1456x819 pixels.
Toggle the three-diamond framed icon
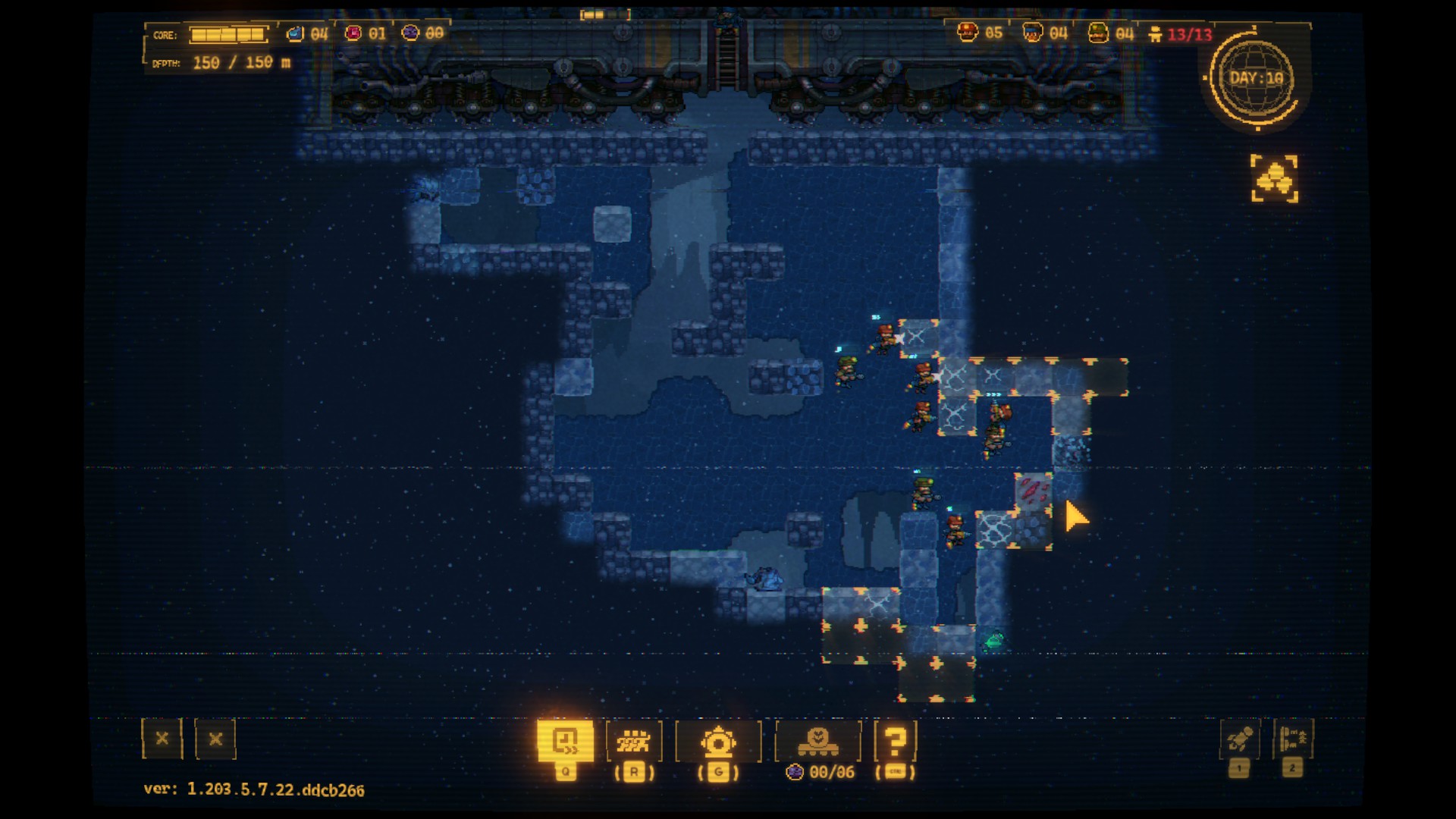(1274, 179)
